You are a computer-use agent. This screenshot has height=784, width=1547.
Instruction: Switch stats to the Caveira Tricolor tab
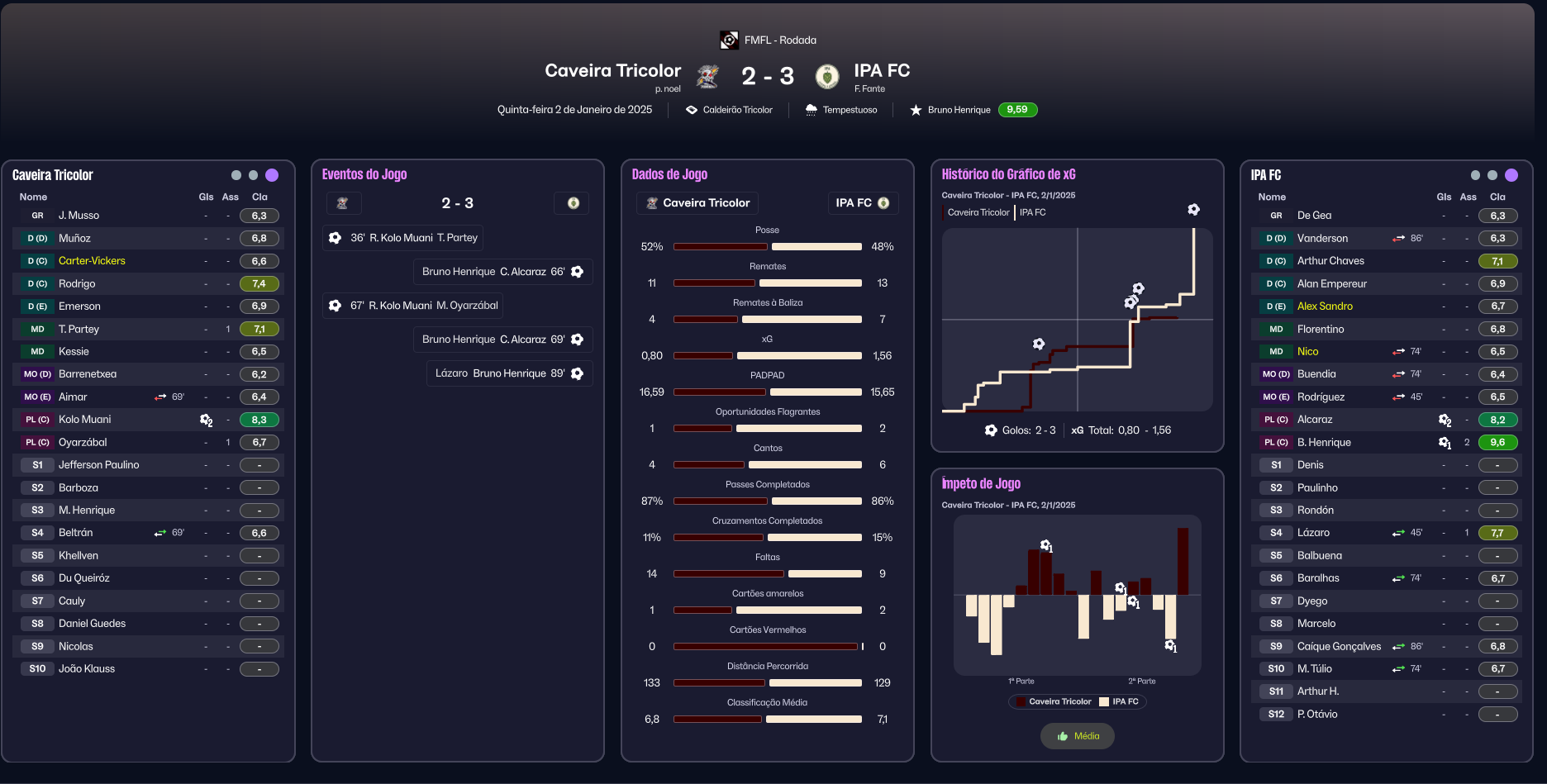coord(697,203)
